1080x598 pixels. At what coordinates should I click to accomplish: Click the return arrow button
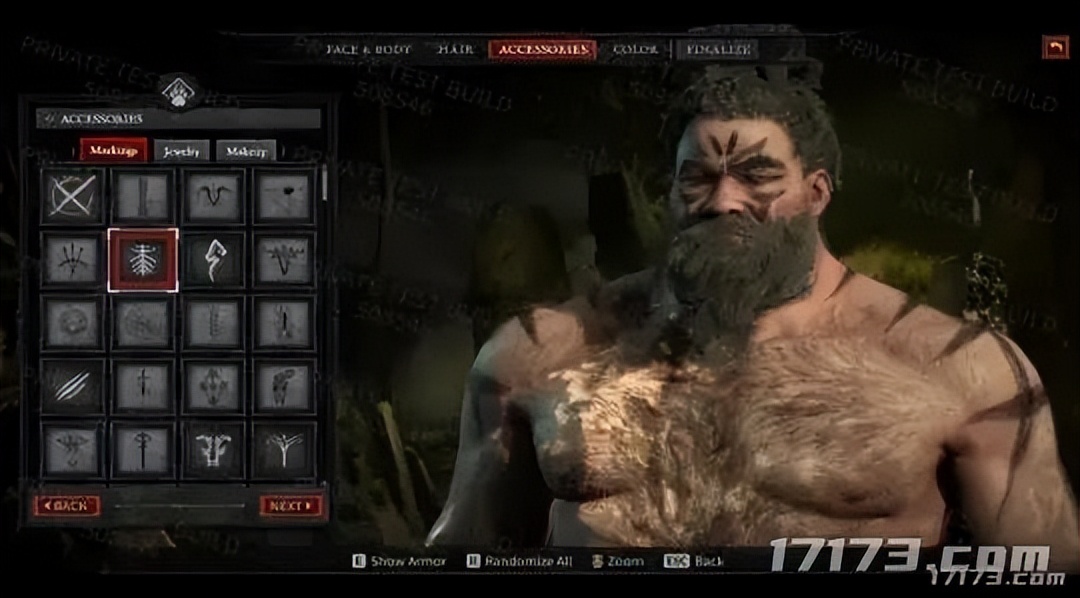tap(1055, 47)
